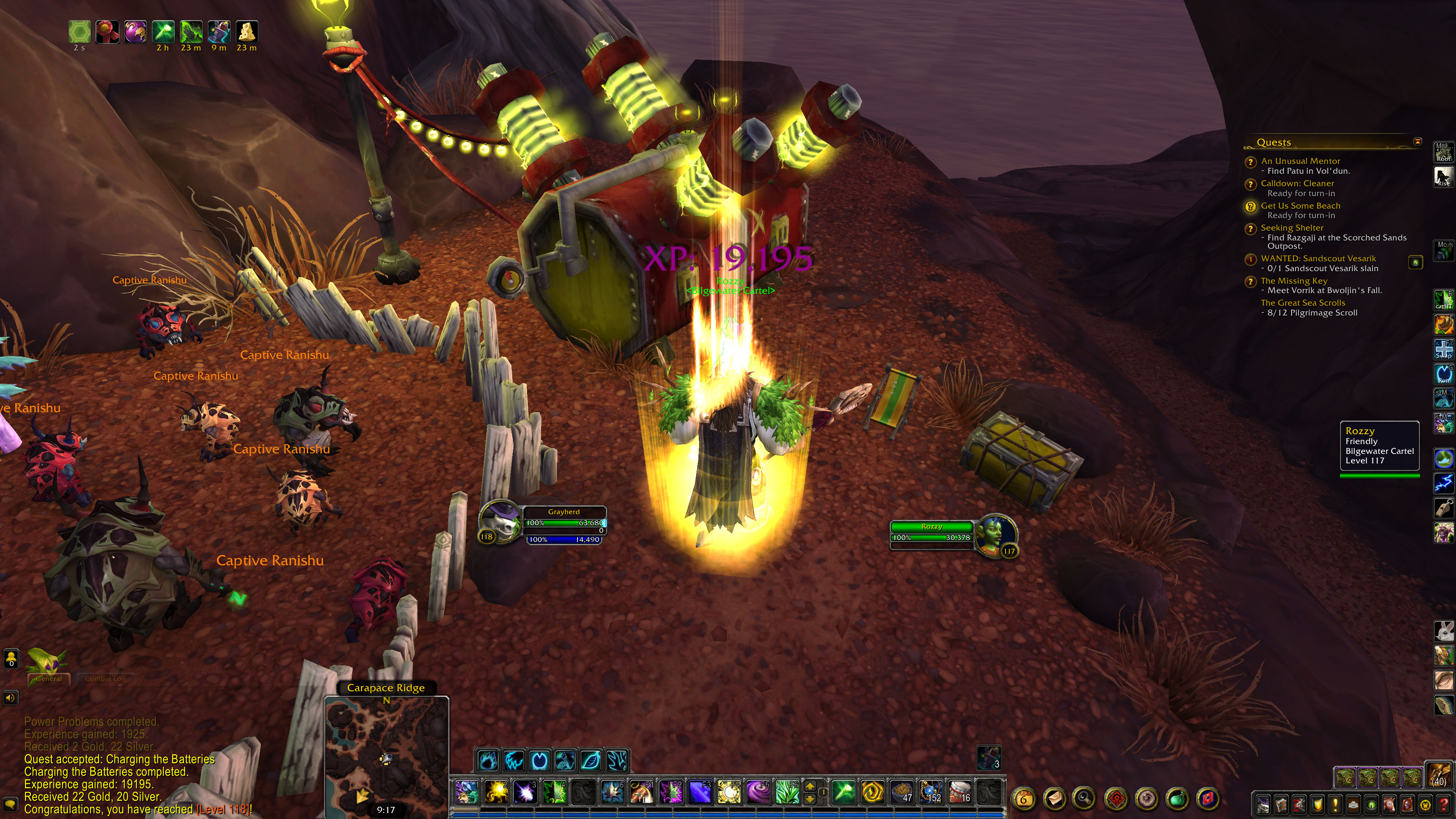Open the calendar button showing 6
The width and height of the screenshot is (1456, 819).
1023,799
